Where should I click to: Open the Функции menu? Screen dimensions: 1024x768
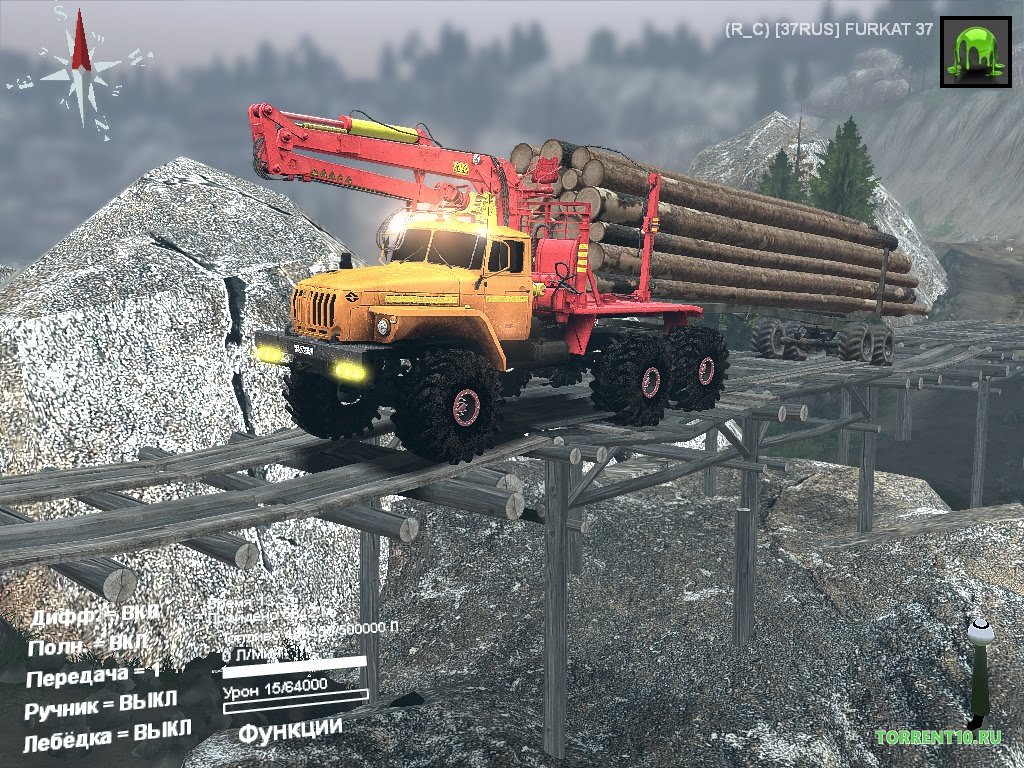[290, 730]
